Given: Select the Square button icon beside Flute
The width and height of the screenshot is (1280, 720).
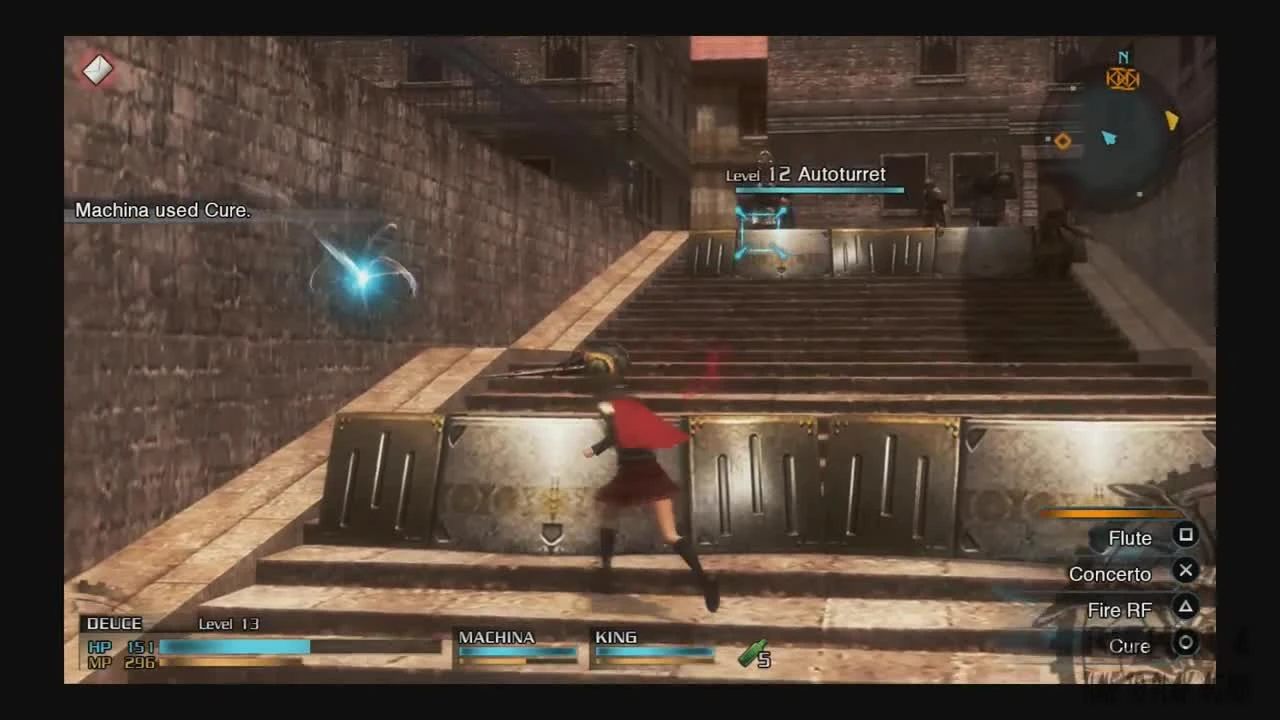Looking at the screenshot, I should [1186, 537].
